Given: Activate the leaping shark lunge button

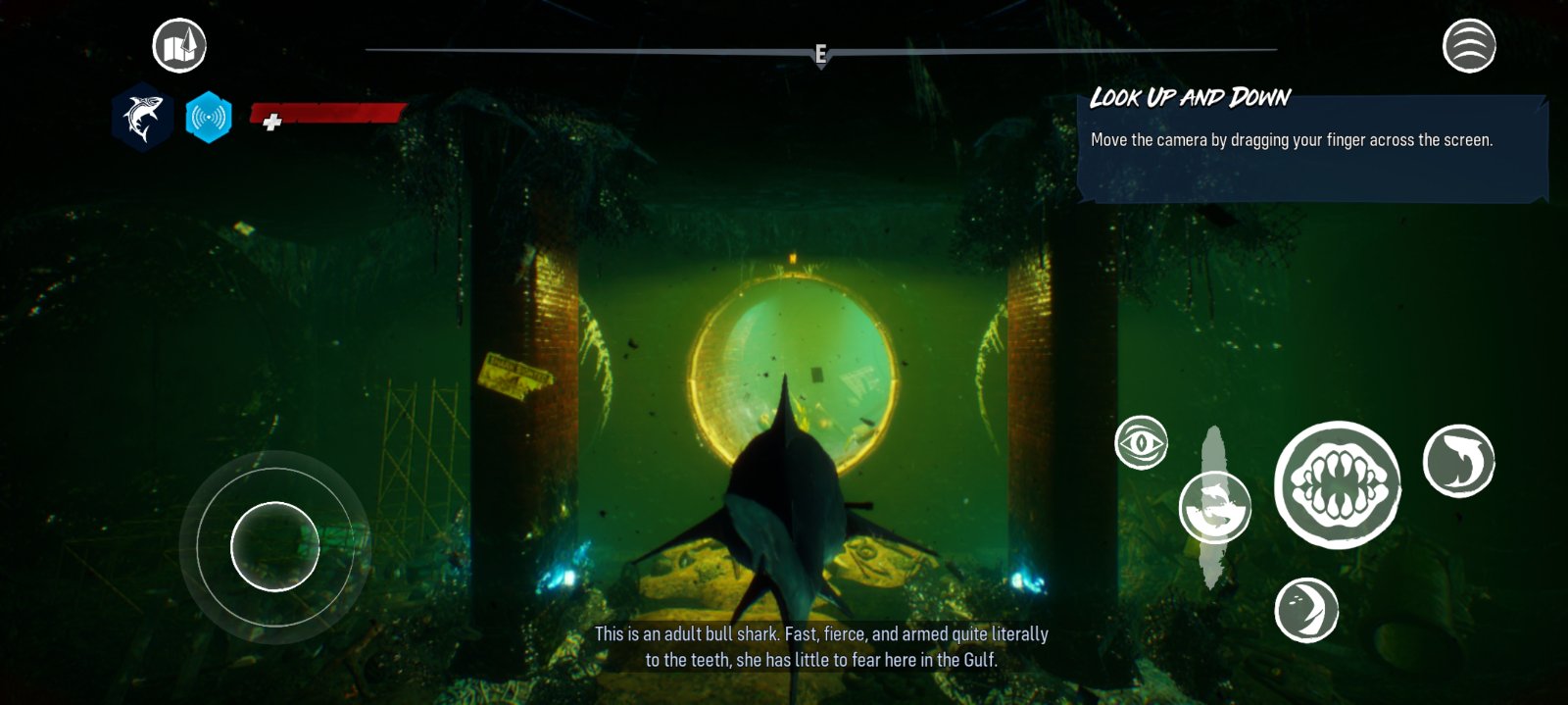Looking at the screenshot, I should pos(1458,461).
